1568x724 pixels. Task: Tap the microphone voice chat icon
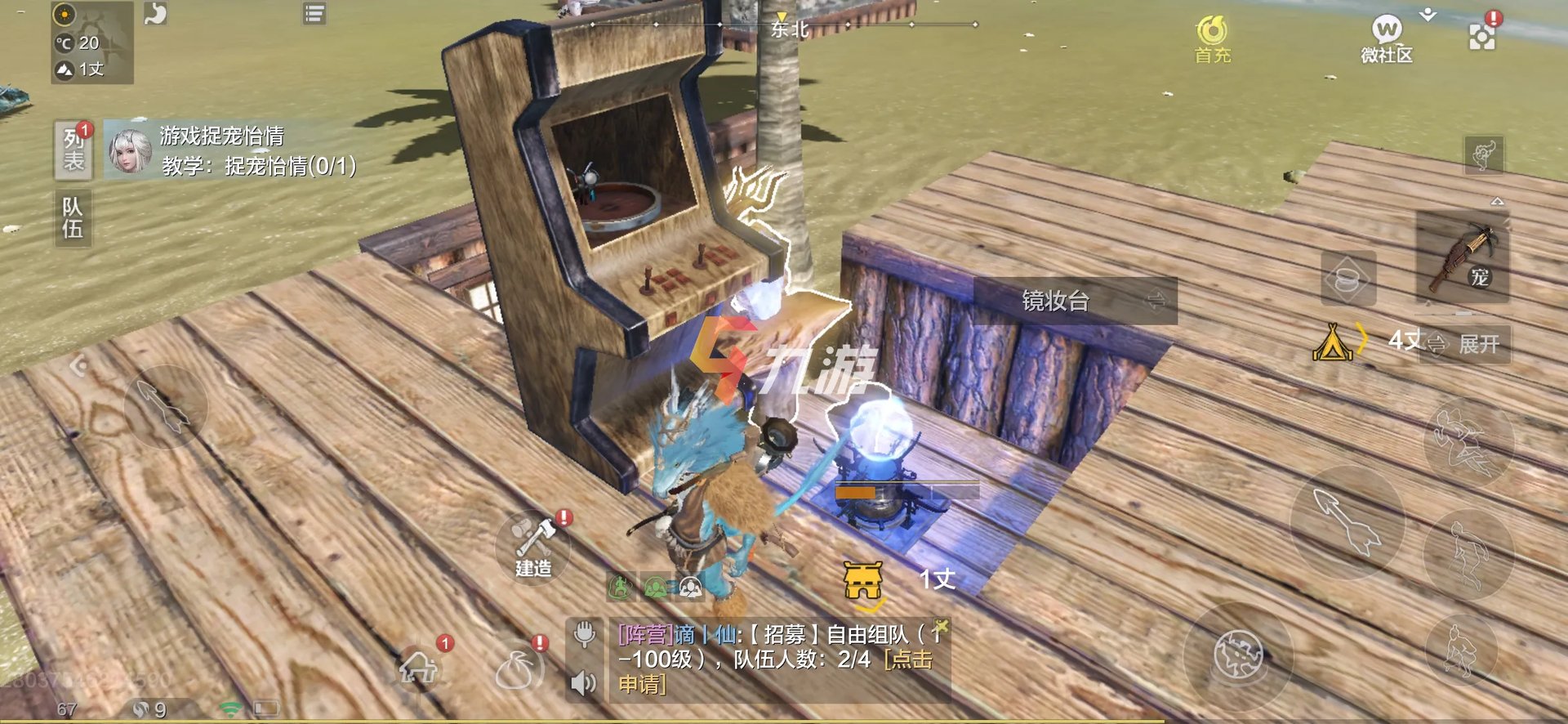point(585,635)
